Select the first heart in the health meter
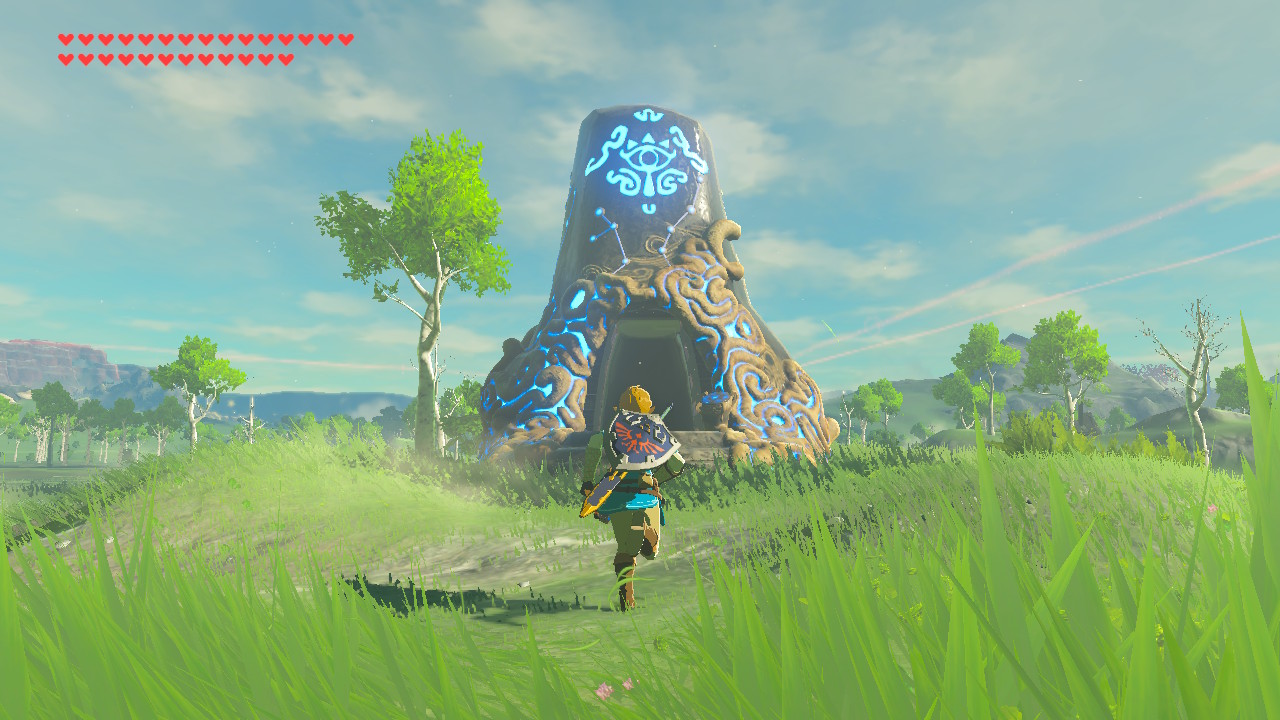 (x=65, y=39)
